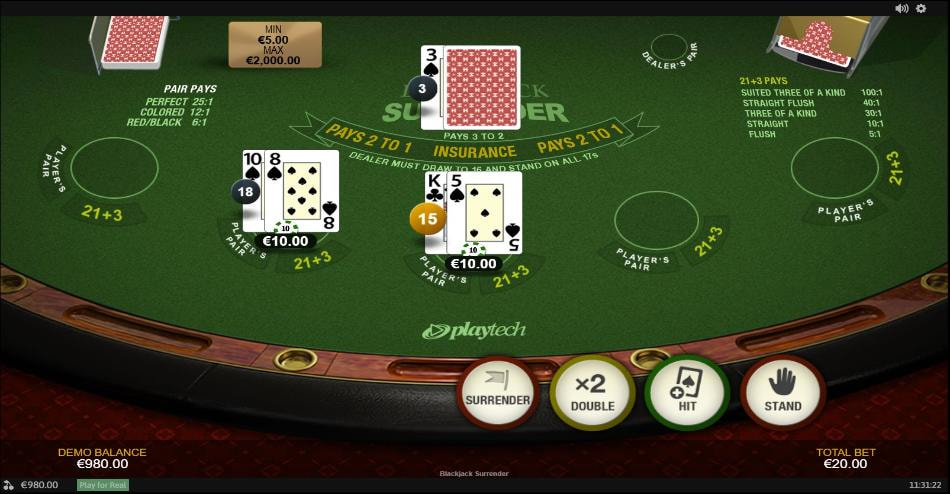950x494 pixels.
Task: Click the Play for Real button
Action: 102,485
